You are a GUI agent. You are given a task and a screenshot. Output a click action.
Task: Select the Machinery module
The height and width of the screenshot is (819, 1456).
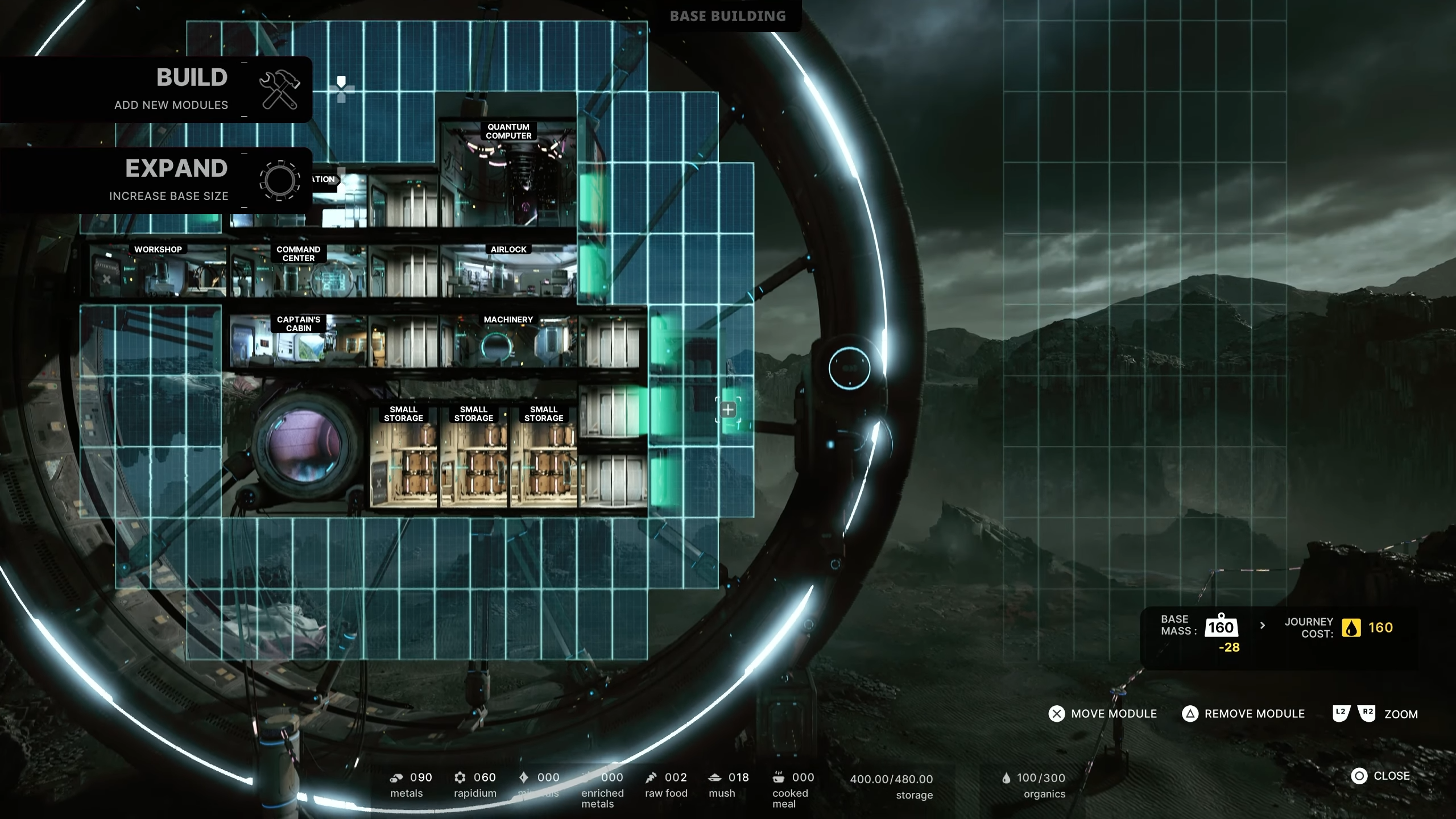coord(508,342)
